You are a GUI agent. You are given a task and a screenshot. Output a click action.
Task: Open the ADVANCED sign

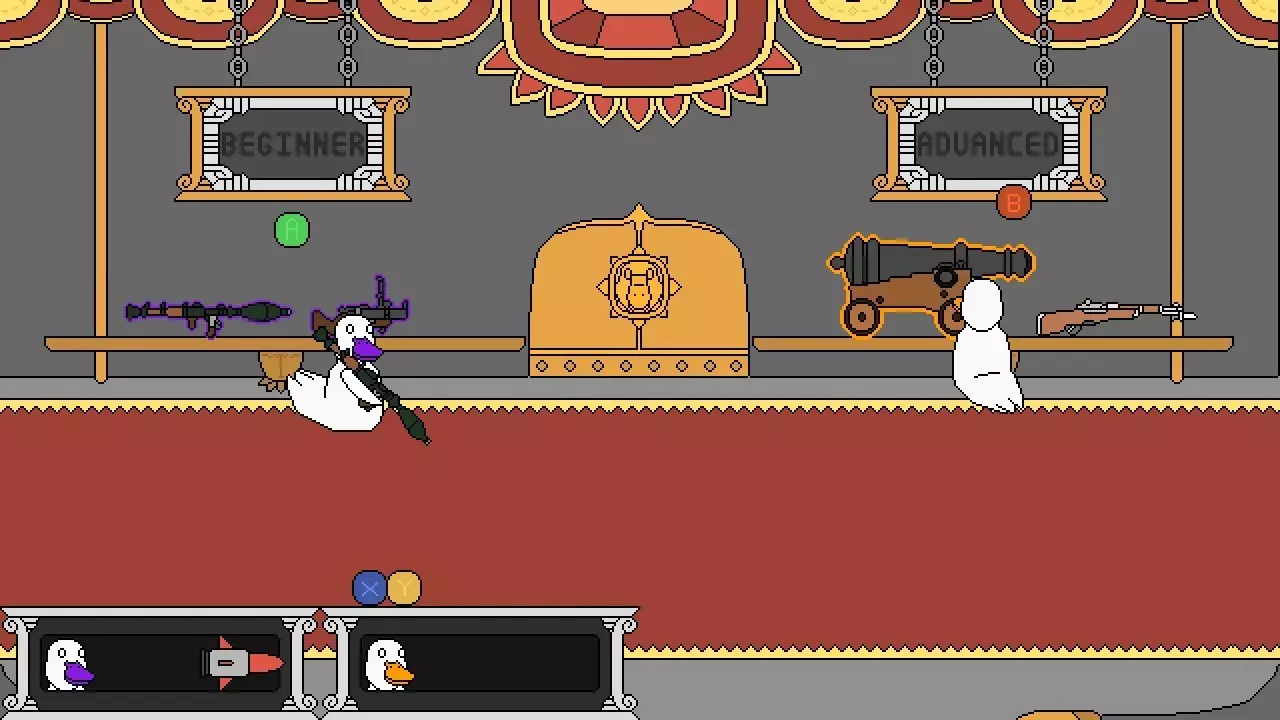tap(987, 144)
